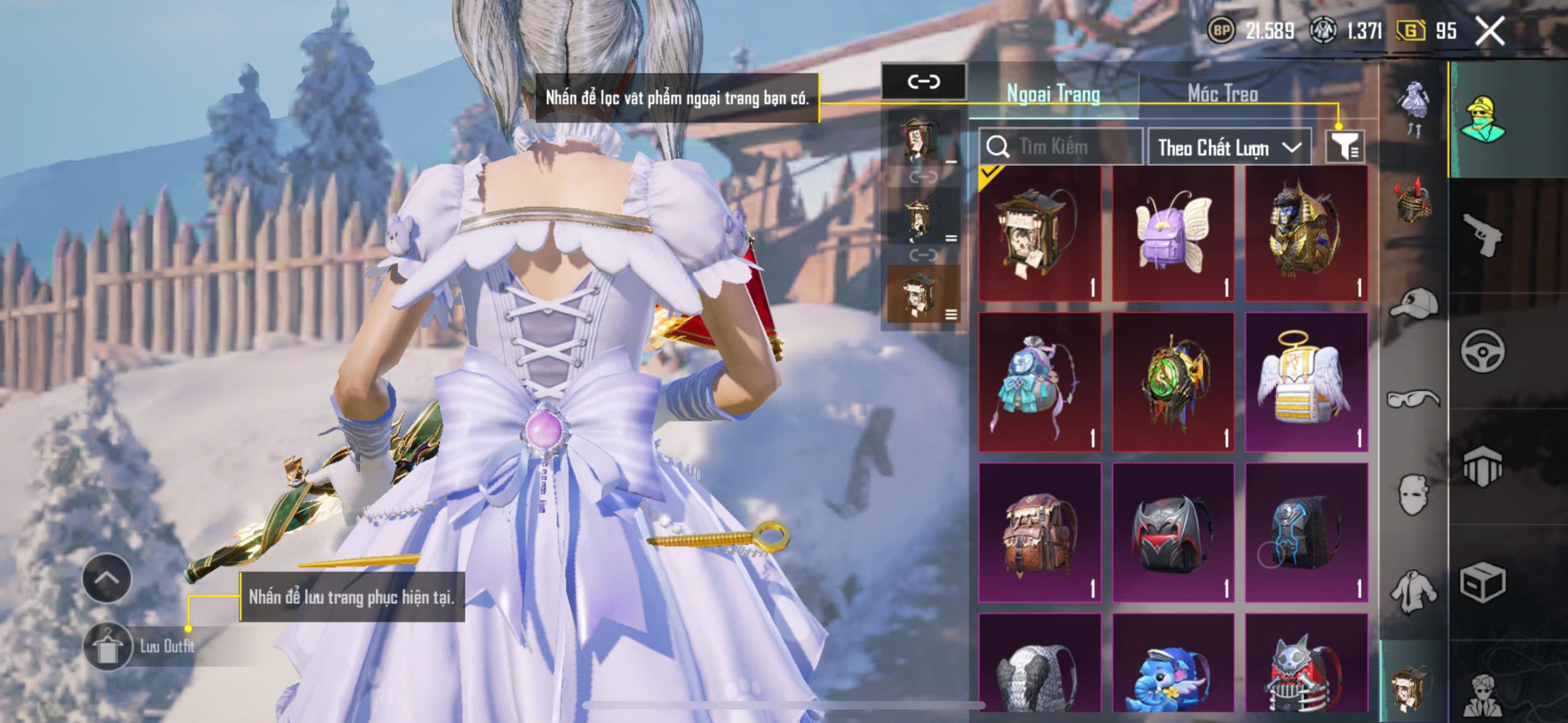Close the inventory screen
1568x723 pixels.
(x=1490, y=31)
